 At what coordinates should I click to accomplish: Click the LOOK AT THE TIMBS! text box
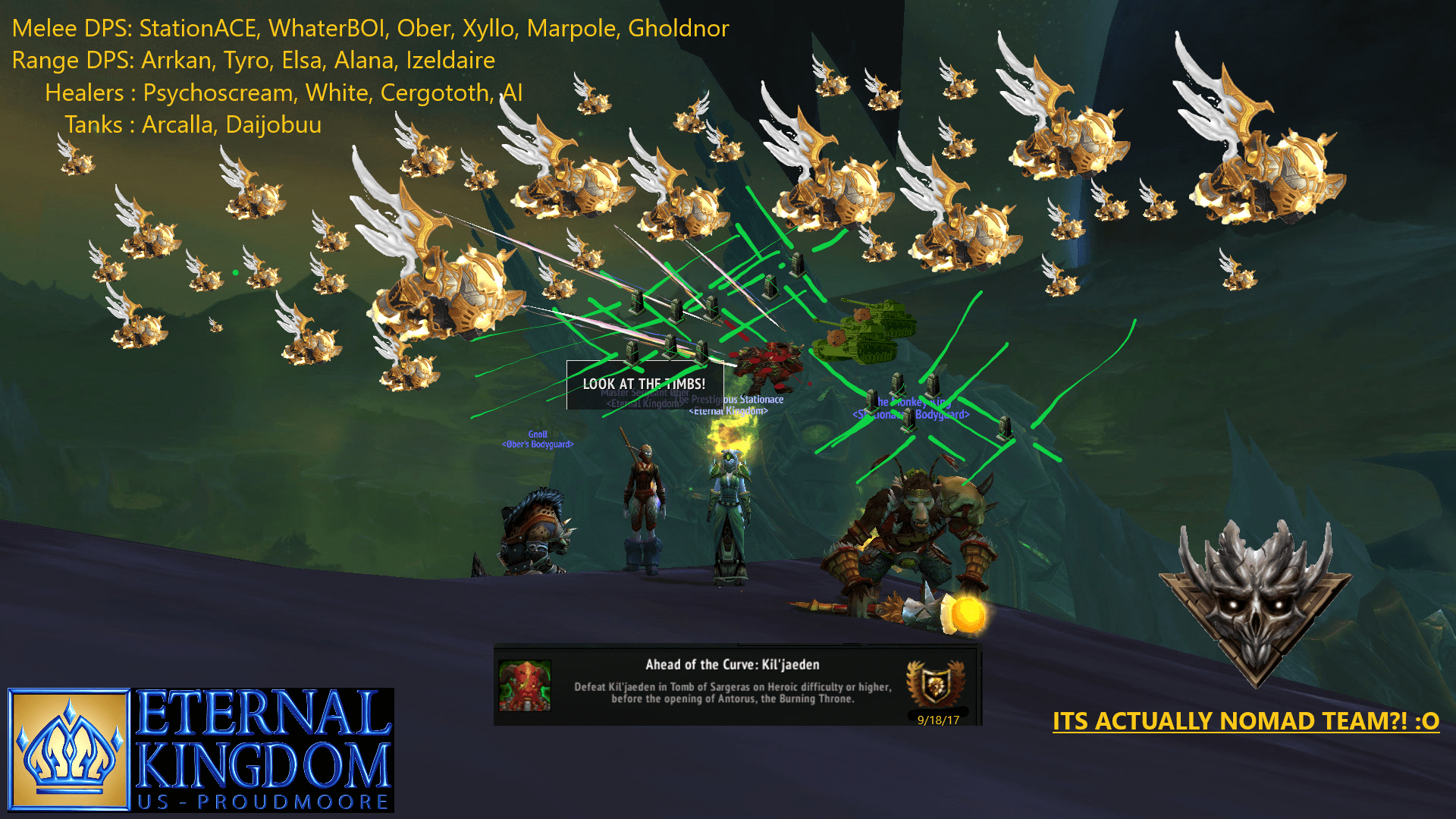pyautogui.click(x=645, y=383)
